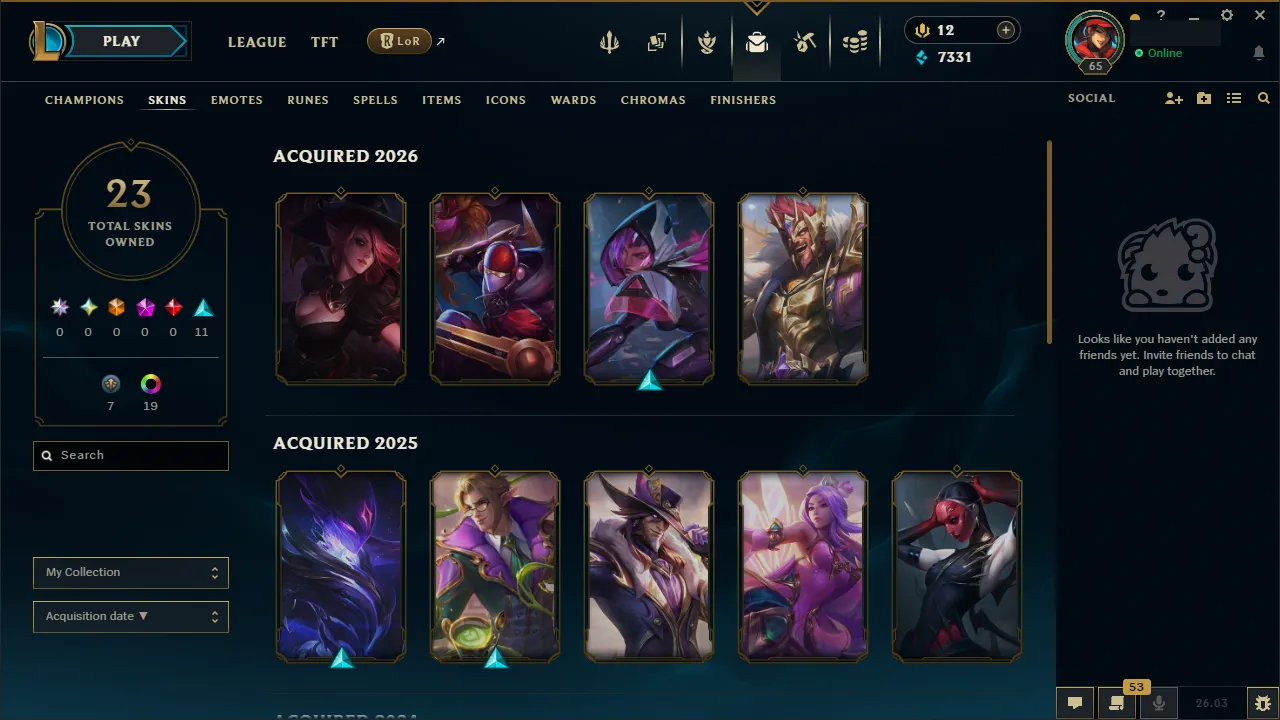Collapse the navbar with the gold chevron
1280x720 pixels.
click(x=757, y=8)
